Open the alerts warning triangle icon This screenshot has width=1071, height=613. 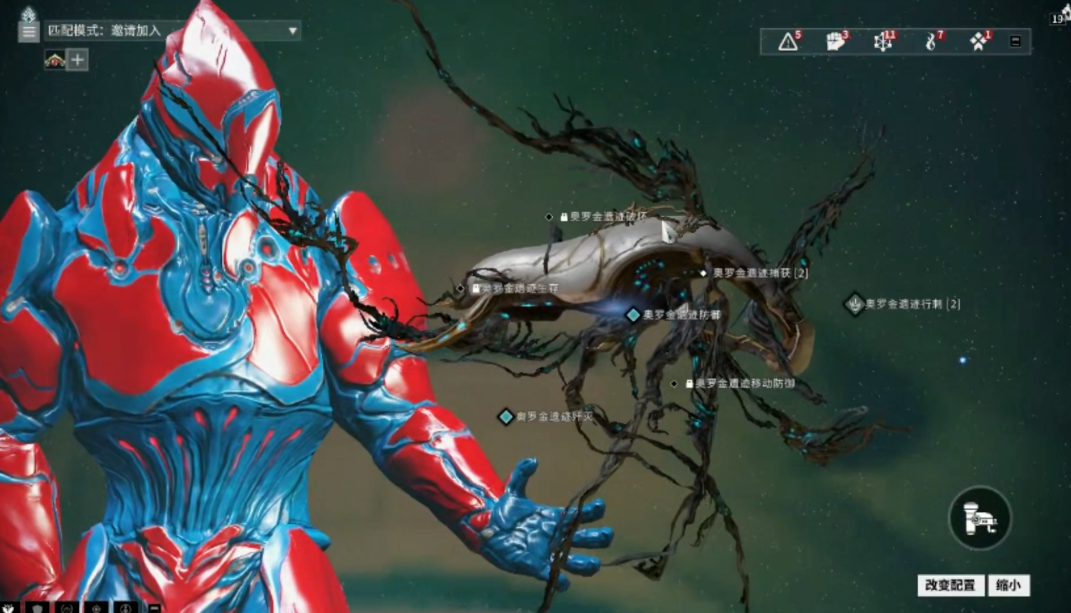coord(789,41)
